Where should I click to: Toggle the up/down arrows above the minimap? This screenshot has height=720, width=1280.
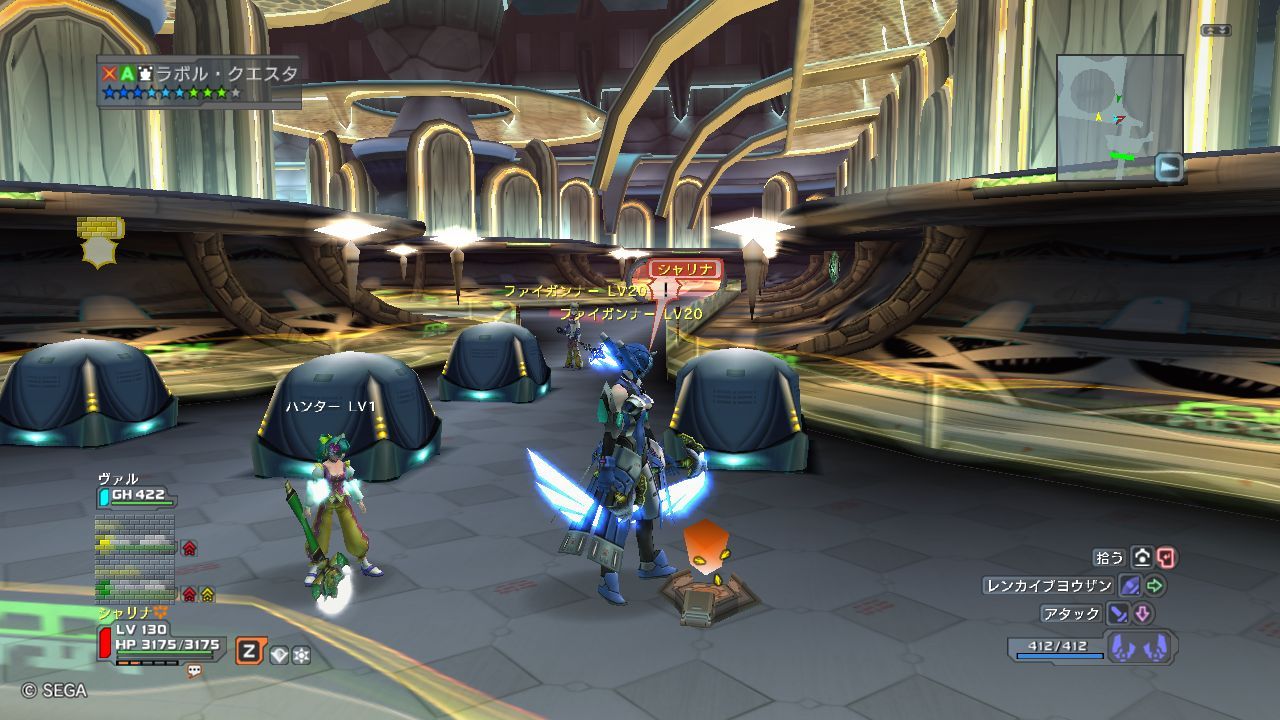[1216, 30]
